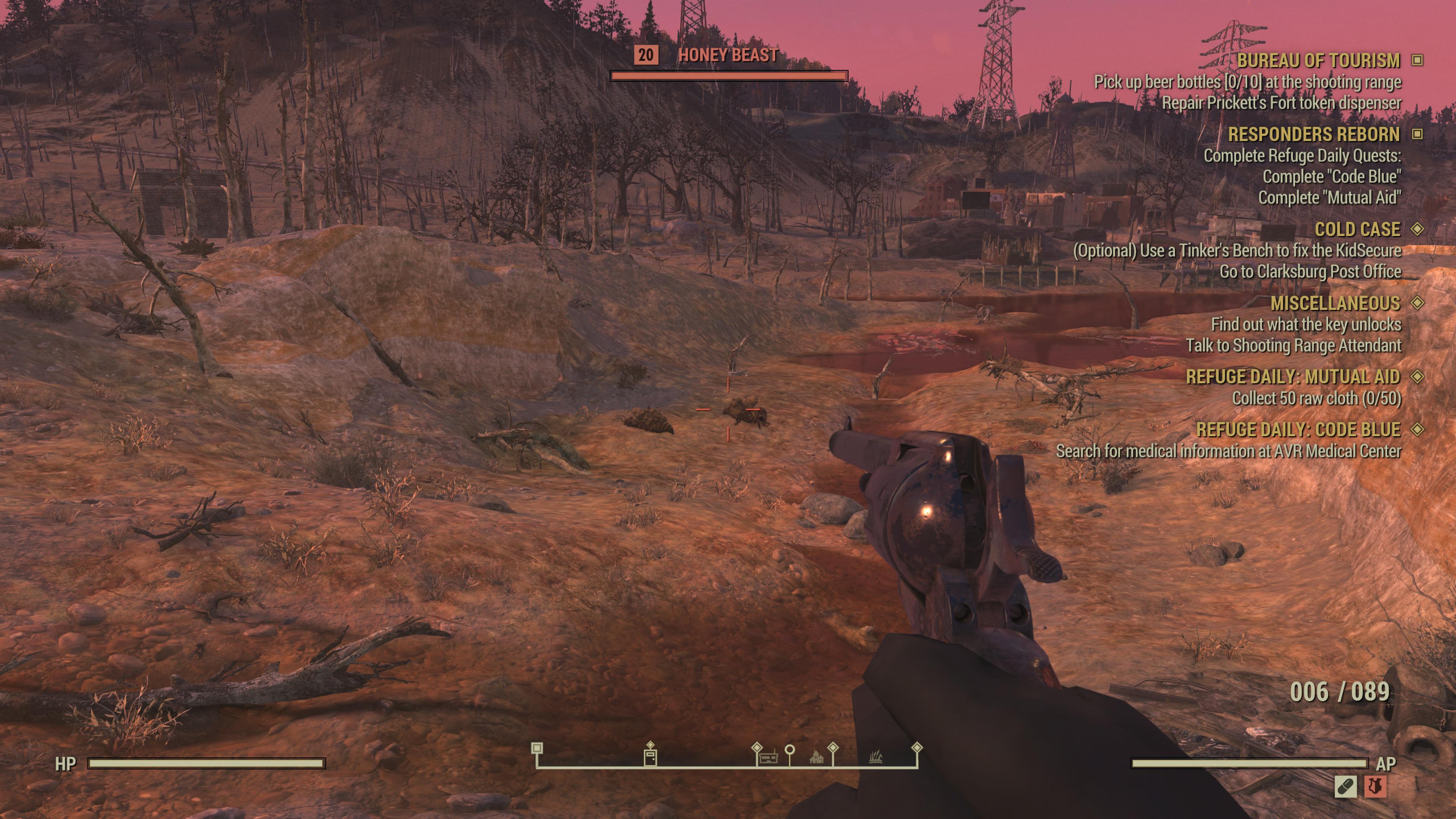Open the Cold Case quest entry
The height and width of the screenshot is (819, 1456).
coord(1357,229)
